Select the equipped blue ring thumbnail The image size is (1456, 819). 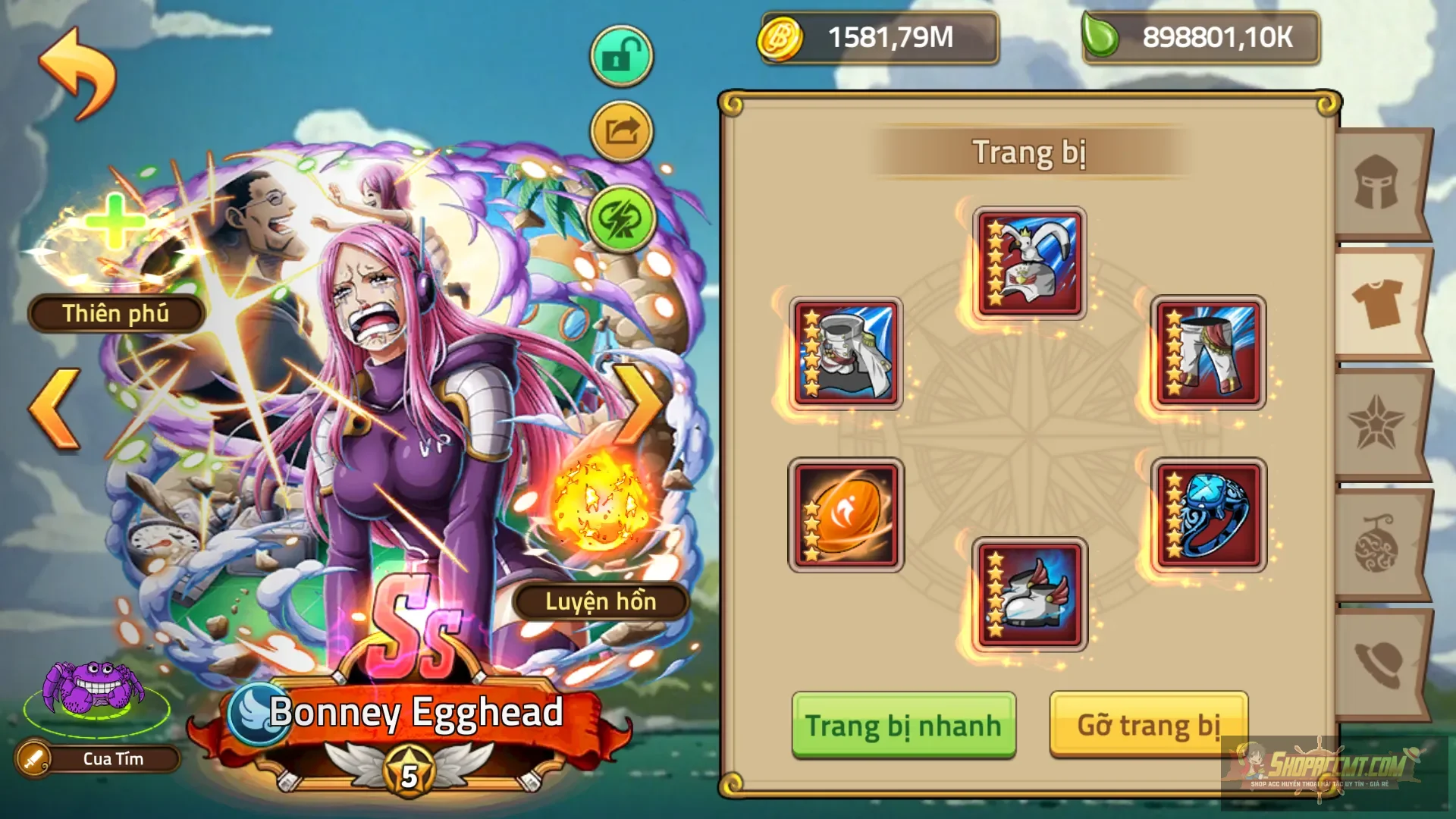pyautogui.click(x=1210, y=516)
